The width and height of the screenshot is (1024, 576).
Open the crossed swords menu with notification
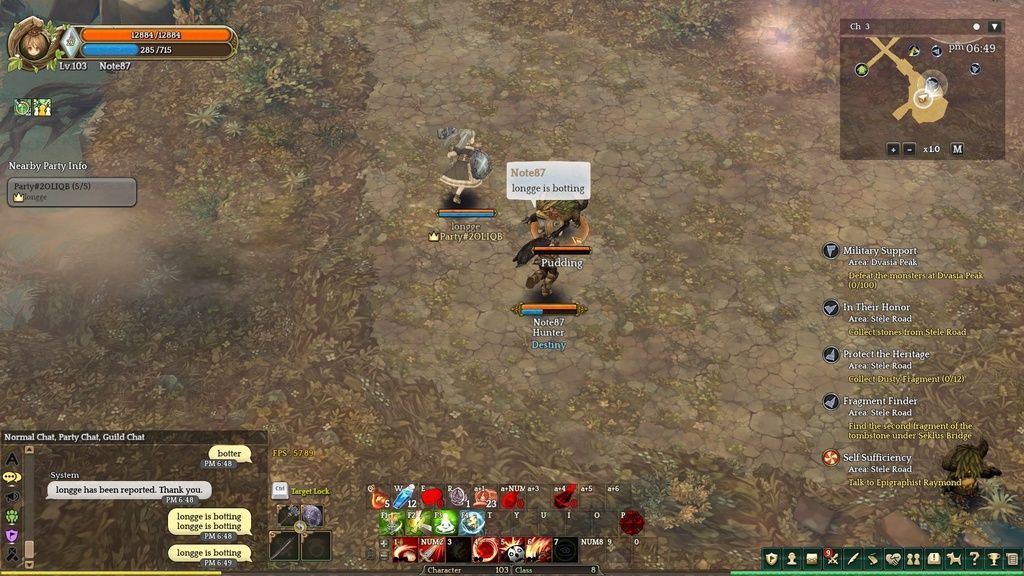coord(832,559)
